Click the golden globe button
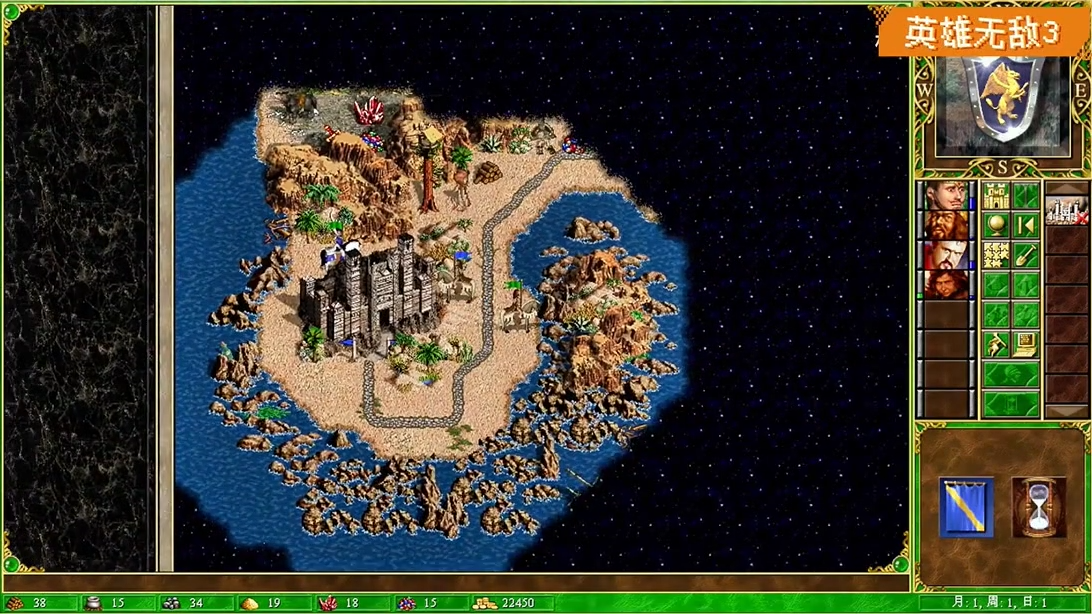The image size is (1092, 614). tap(995, 225)
